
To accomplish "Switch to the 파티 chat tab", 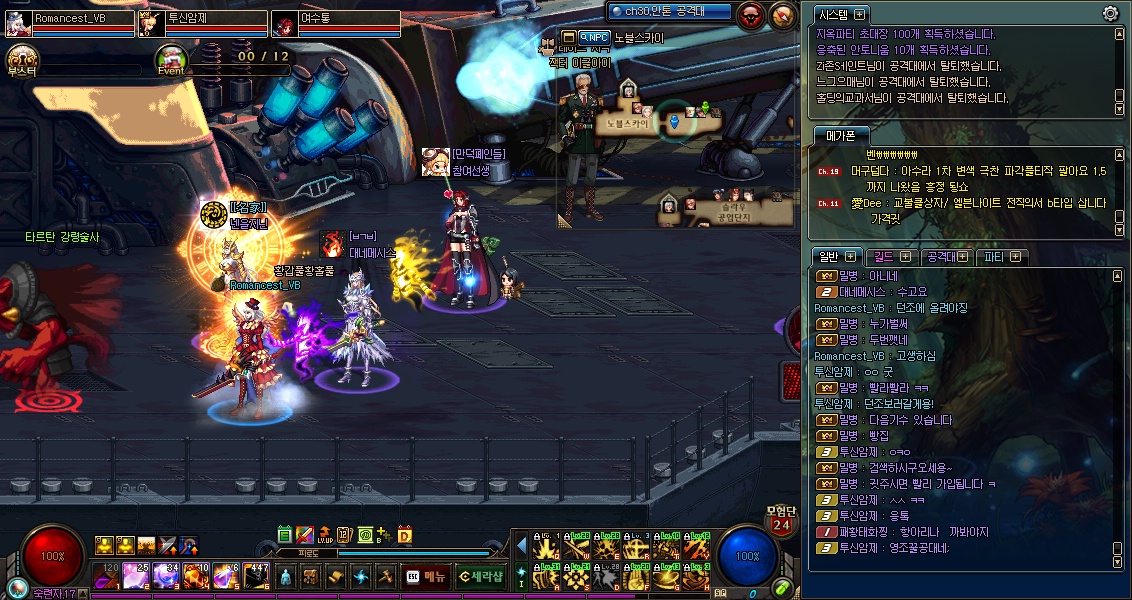I will click(1002, 257).
